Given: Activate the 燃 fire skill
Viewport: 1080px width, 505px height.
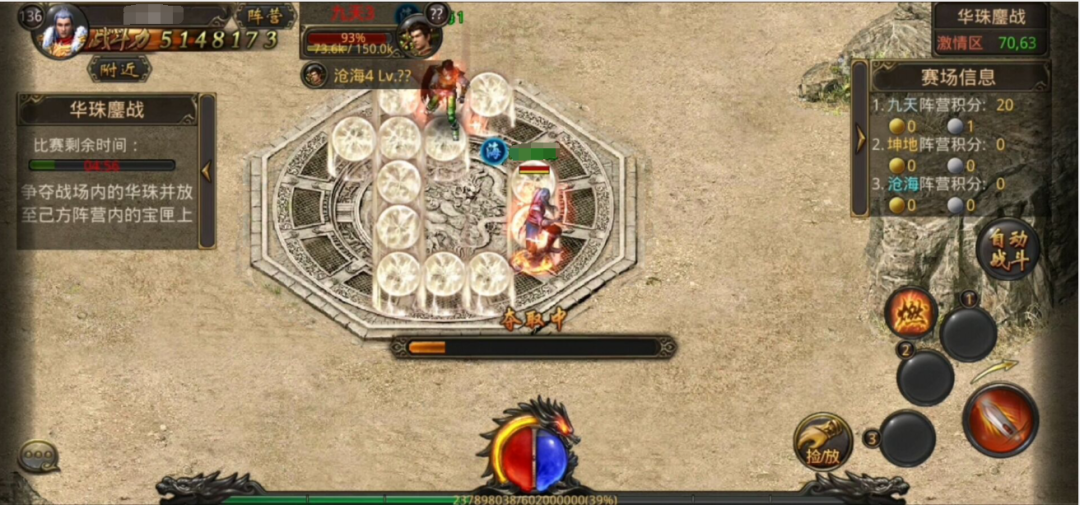Looking at the screenshot, I should coord(912,313).
